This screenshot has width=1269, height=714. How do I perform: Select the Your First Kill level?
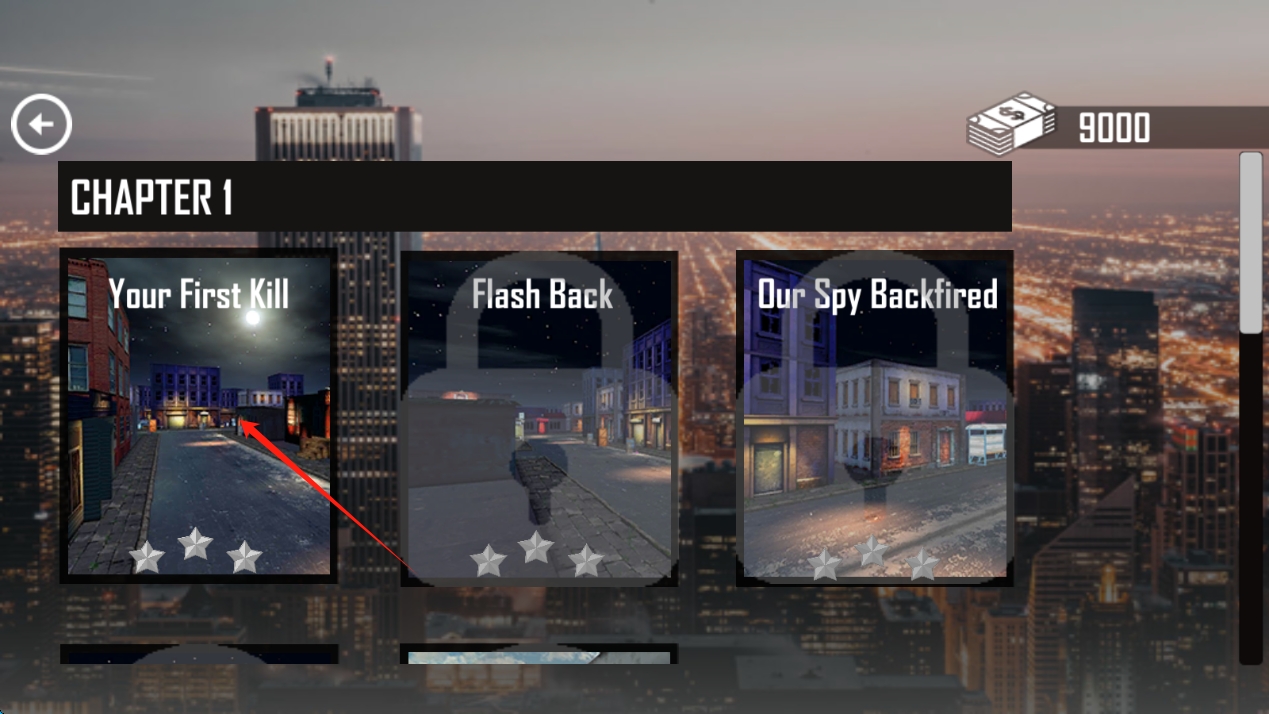pos(198,416)
